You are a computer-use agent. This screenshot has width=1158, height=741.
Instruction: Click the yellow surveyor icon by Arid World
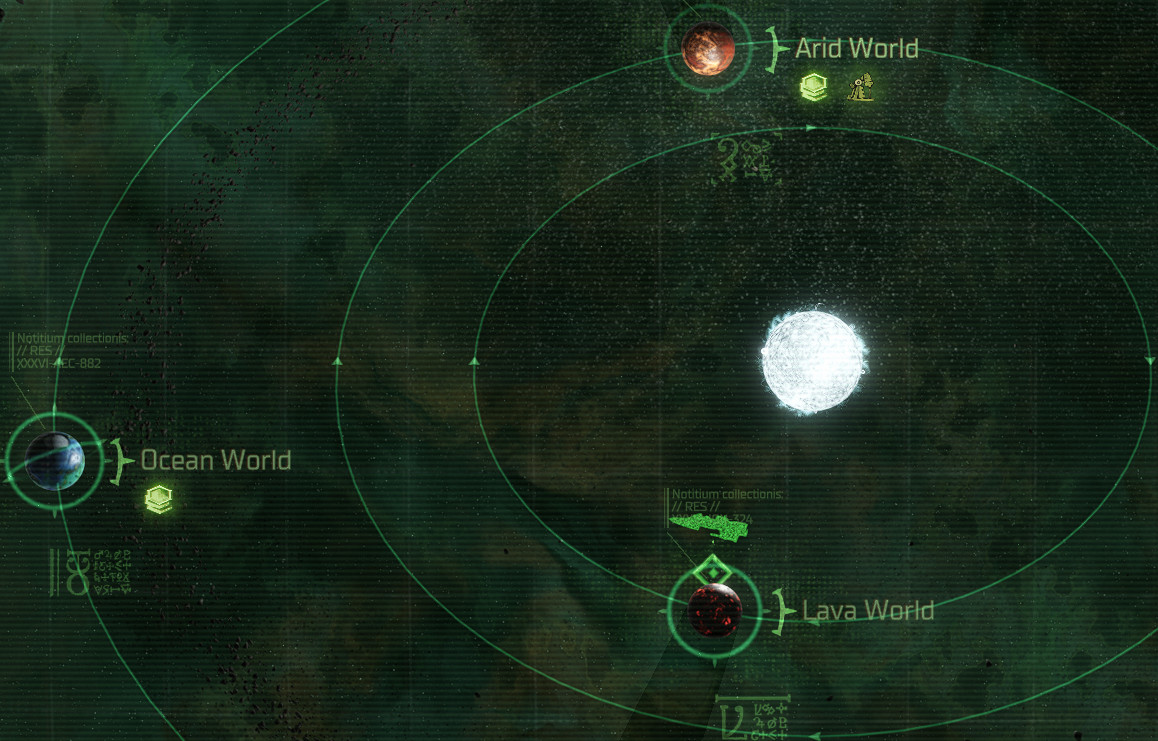(861, 88)
